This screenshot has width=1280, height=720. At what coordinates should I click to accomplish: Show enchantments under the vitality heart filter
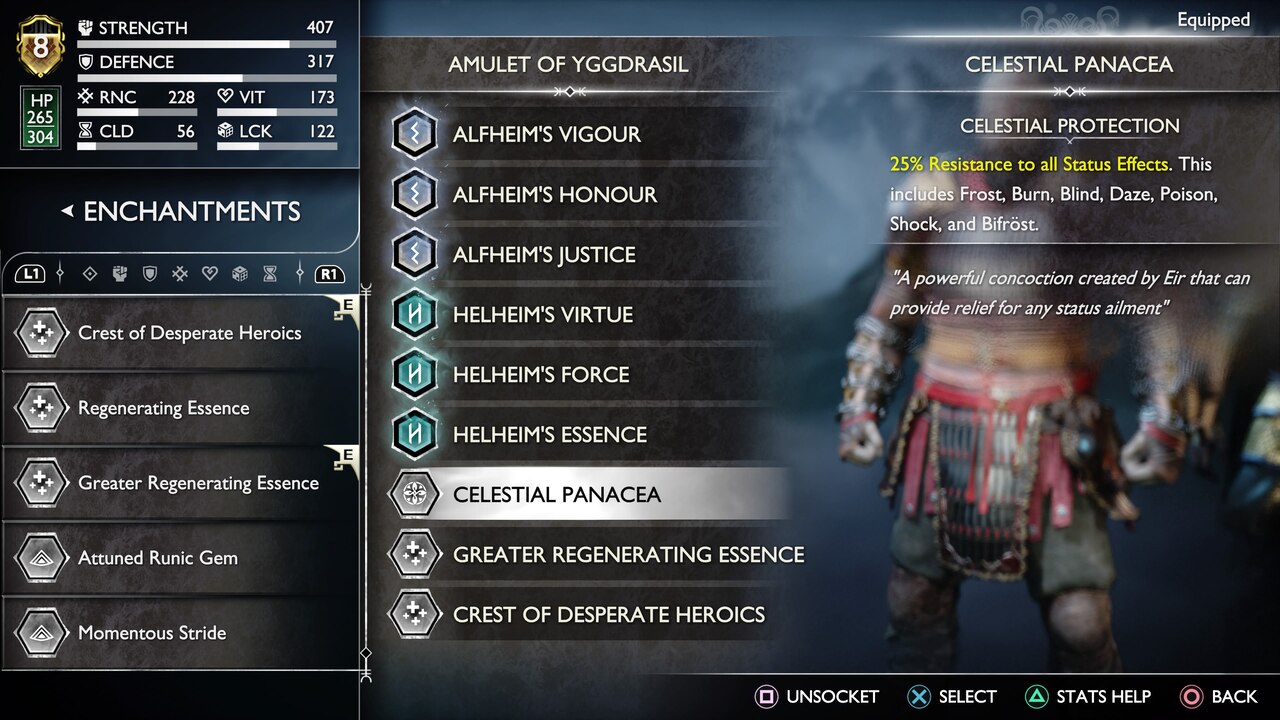210,273
